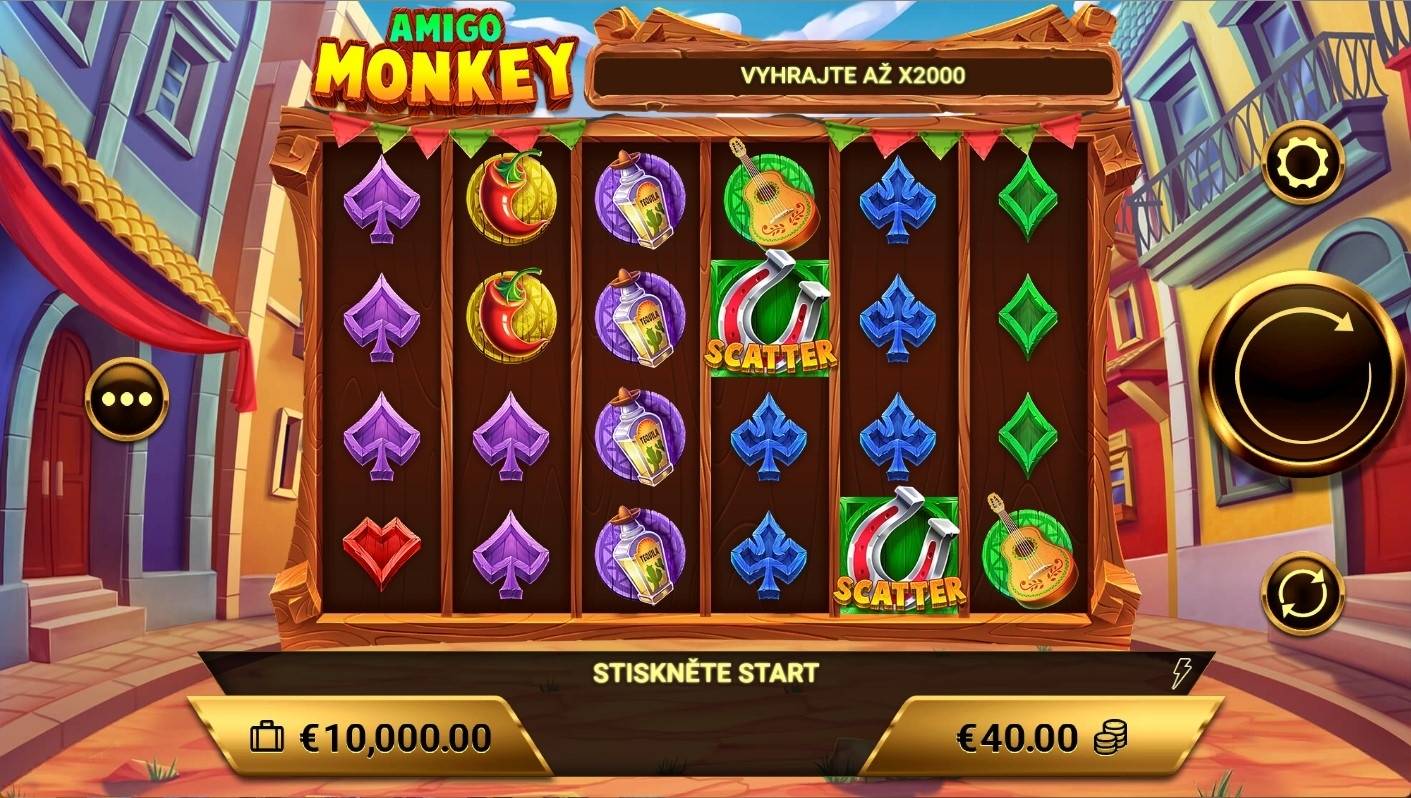Open settings with the gear icon
The width and height of the screenshot is (1411, 798).
coord(1302,162)
